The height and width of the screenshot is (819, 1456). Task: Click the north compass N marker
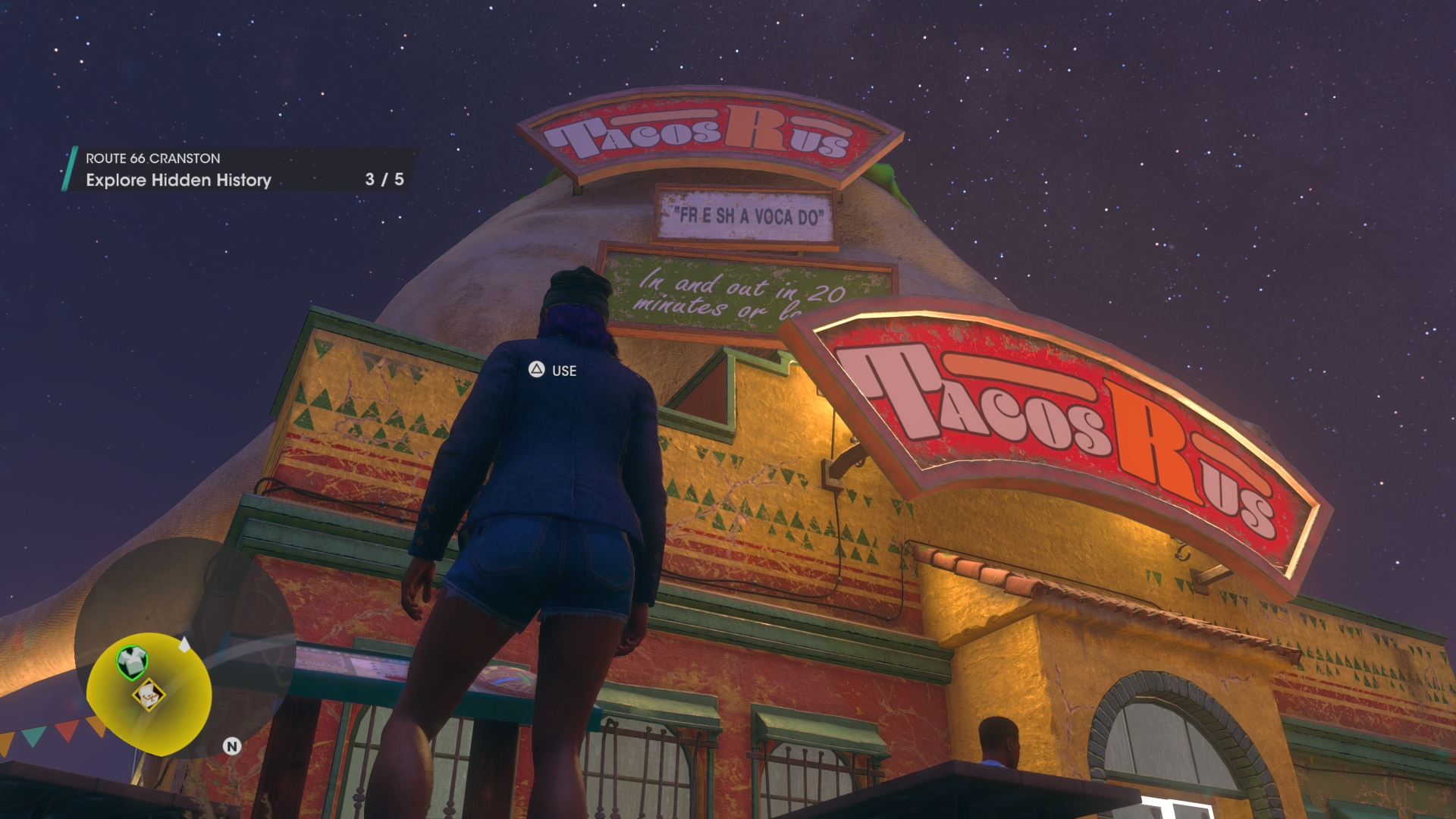coord(232,746)
